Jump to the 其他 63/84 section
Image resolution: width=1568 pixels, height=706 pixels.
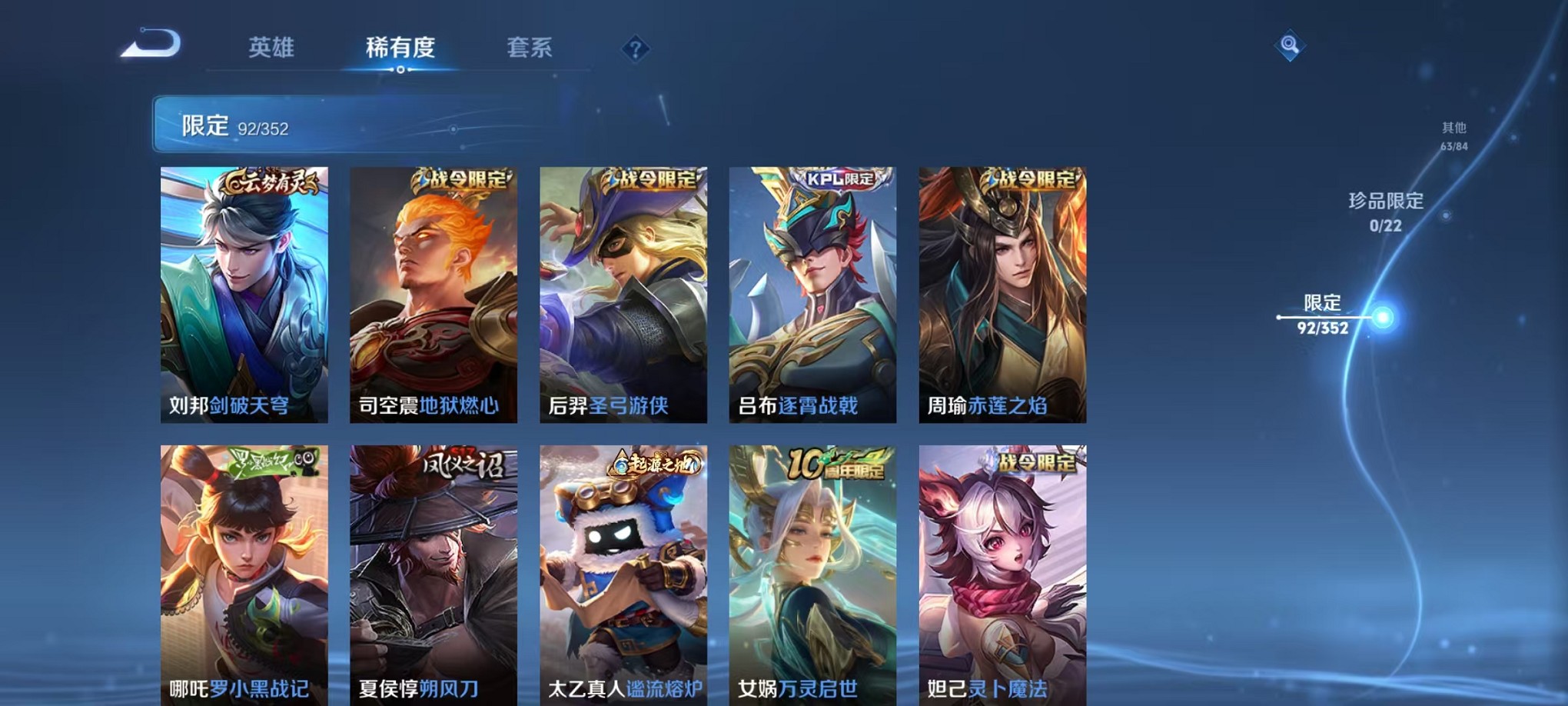[x=1453, y=137]
